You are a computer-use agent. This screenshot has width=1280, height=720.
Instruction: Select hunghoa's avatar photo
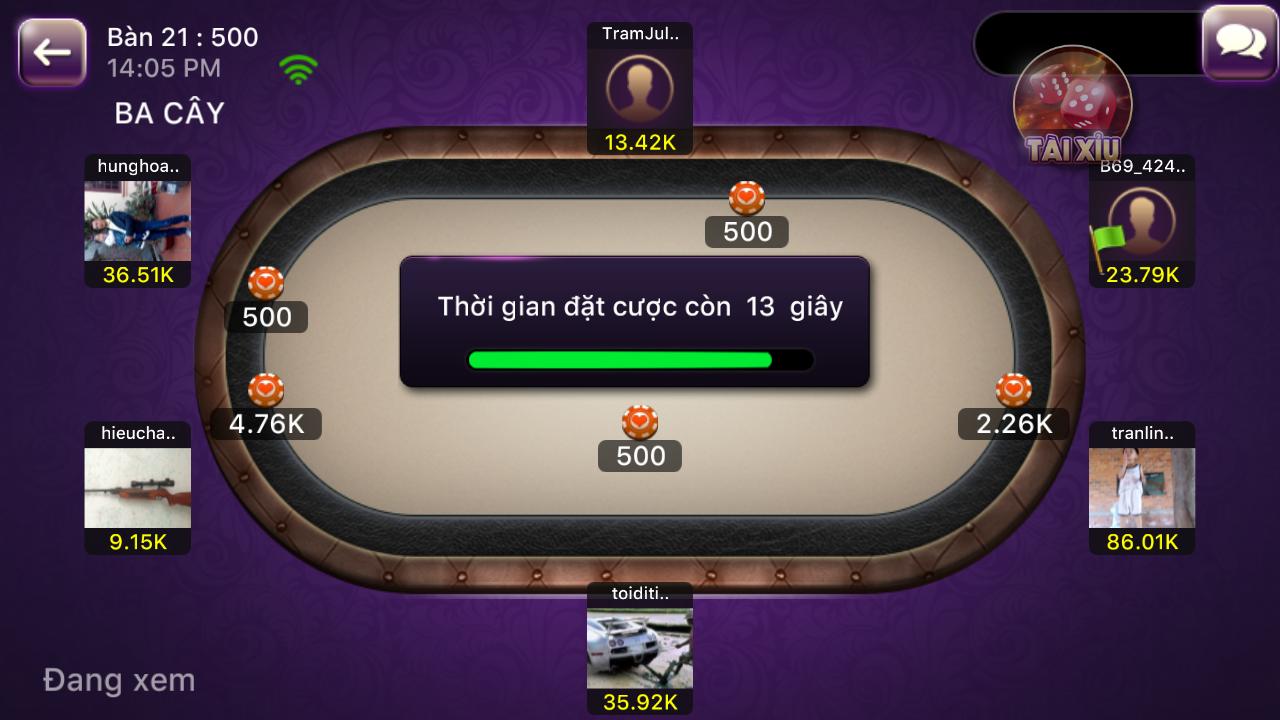[137, 219]
